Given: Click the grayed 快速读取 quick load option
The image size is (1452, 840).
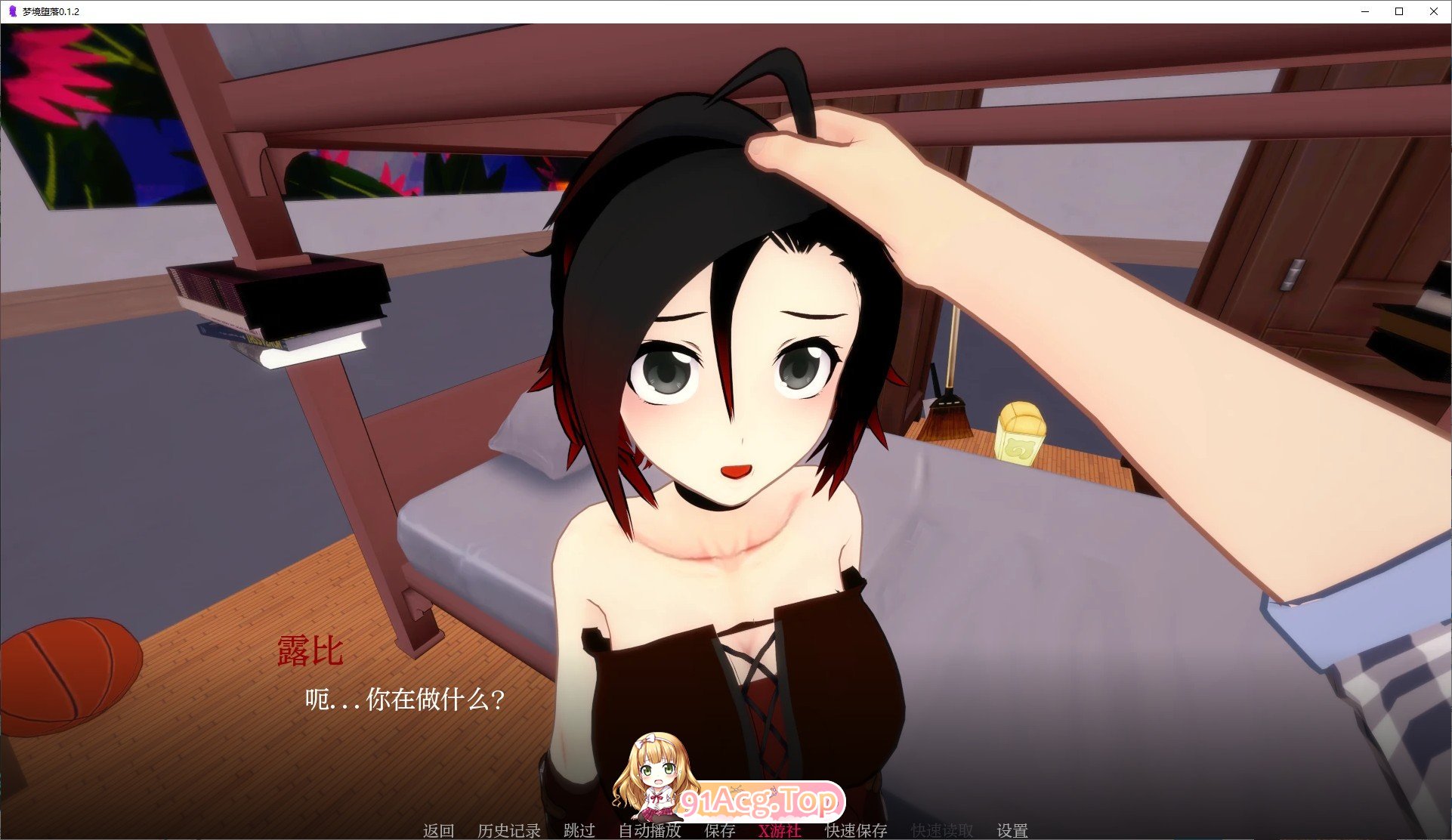Looking at the screenshot, I should coord(941,829).
